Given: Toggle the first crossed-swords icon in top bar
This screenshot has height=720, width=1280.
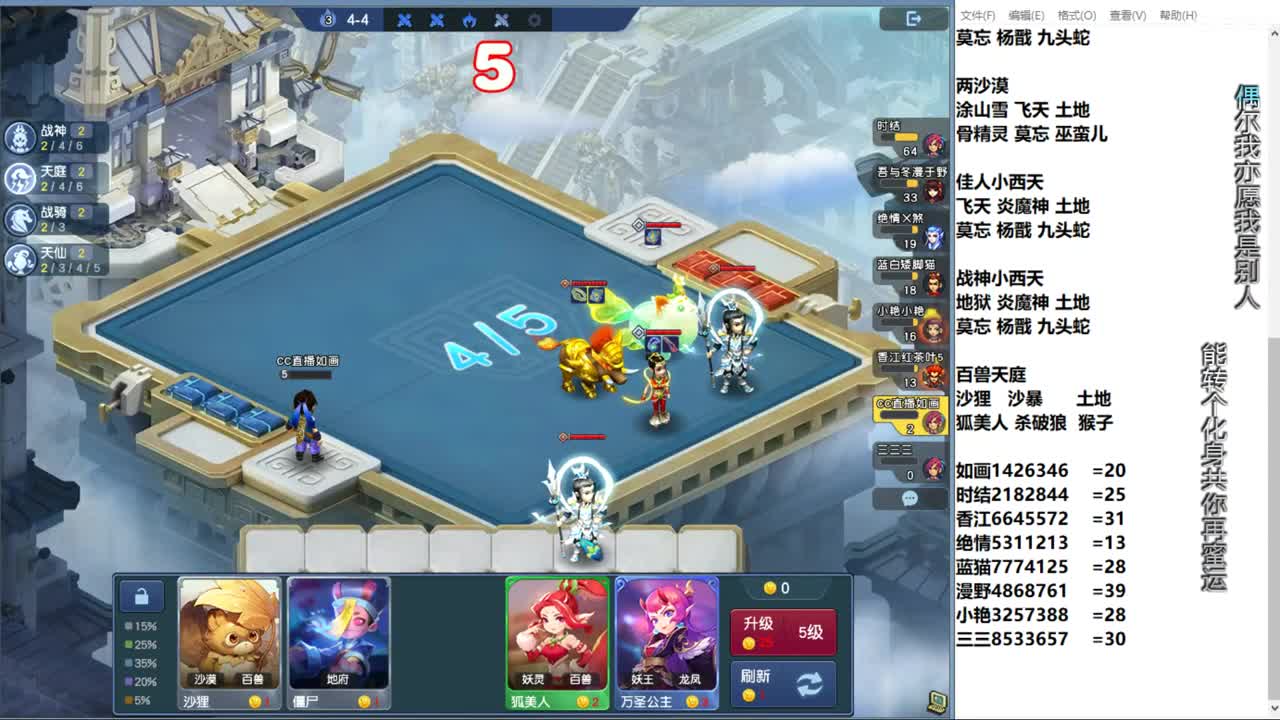Looking at the screenshot, I should 403,20.
